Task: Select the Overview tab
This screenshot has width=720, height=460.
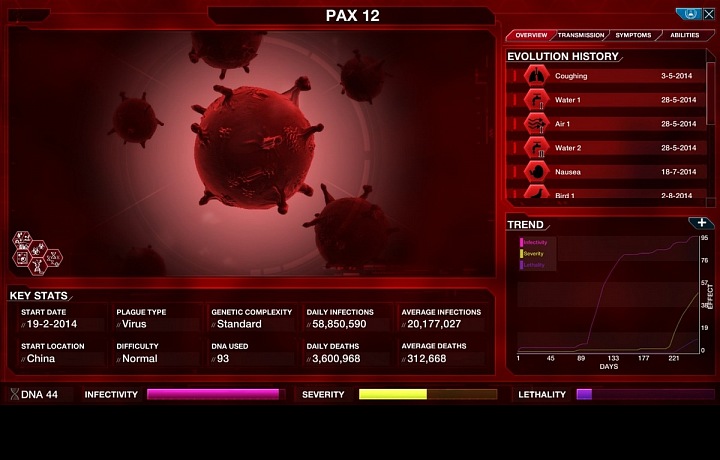Action: [531, 35]
